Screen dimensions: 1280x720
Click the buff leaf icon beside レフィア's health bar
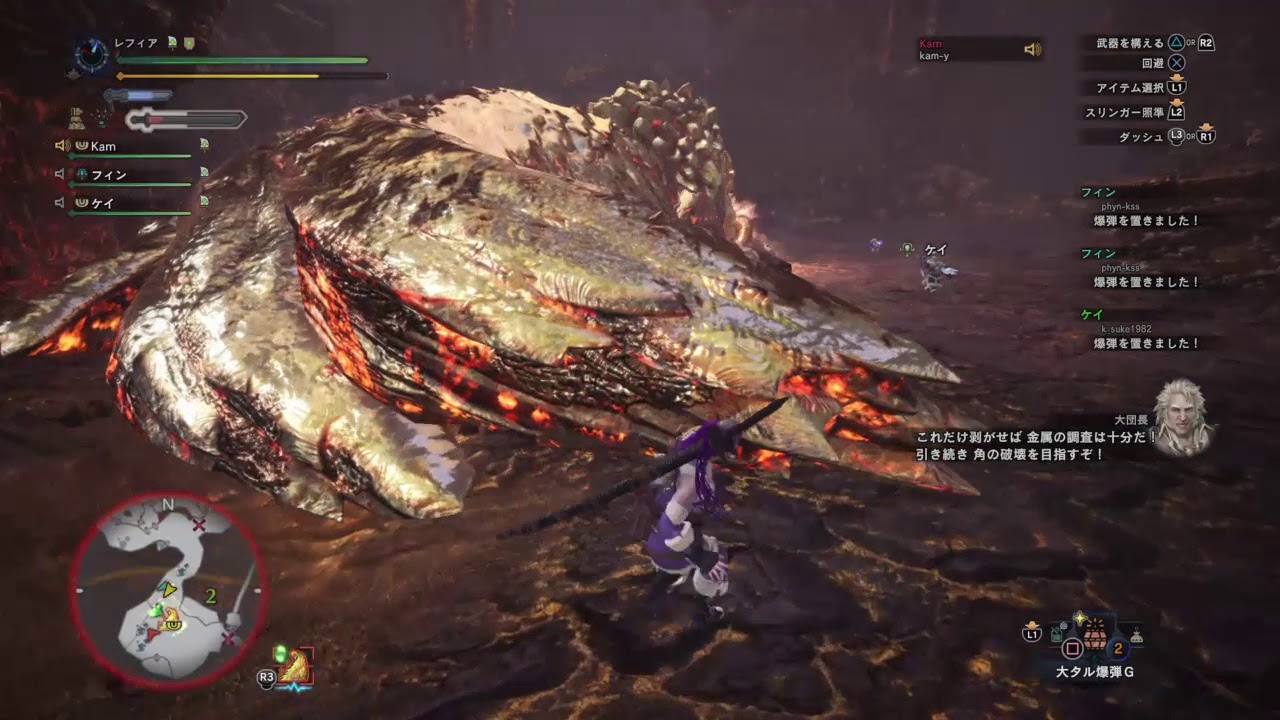coord(174,43)
